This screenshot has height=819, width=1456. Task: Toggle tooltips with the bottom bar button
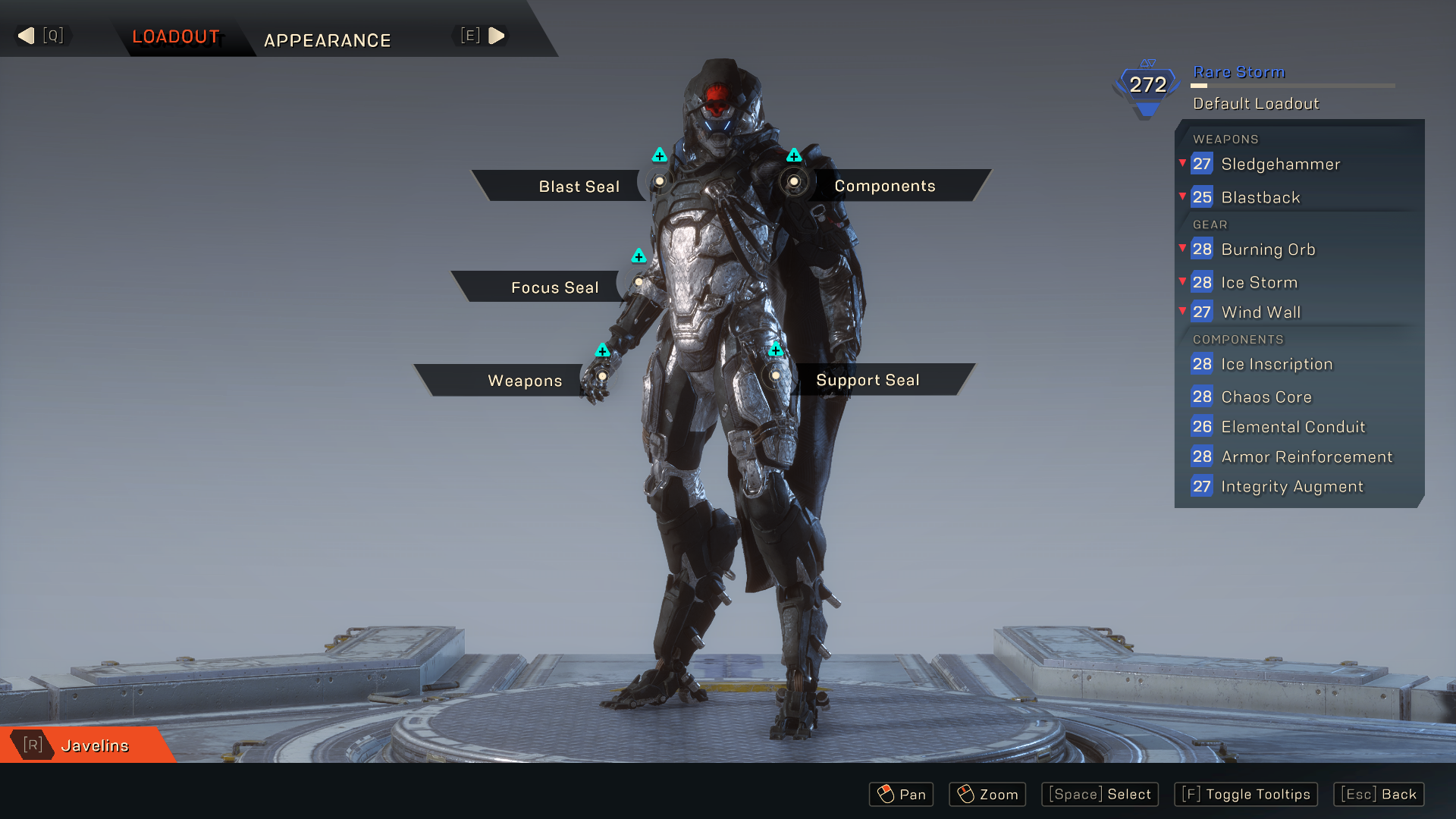pos(1245,794)
